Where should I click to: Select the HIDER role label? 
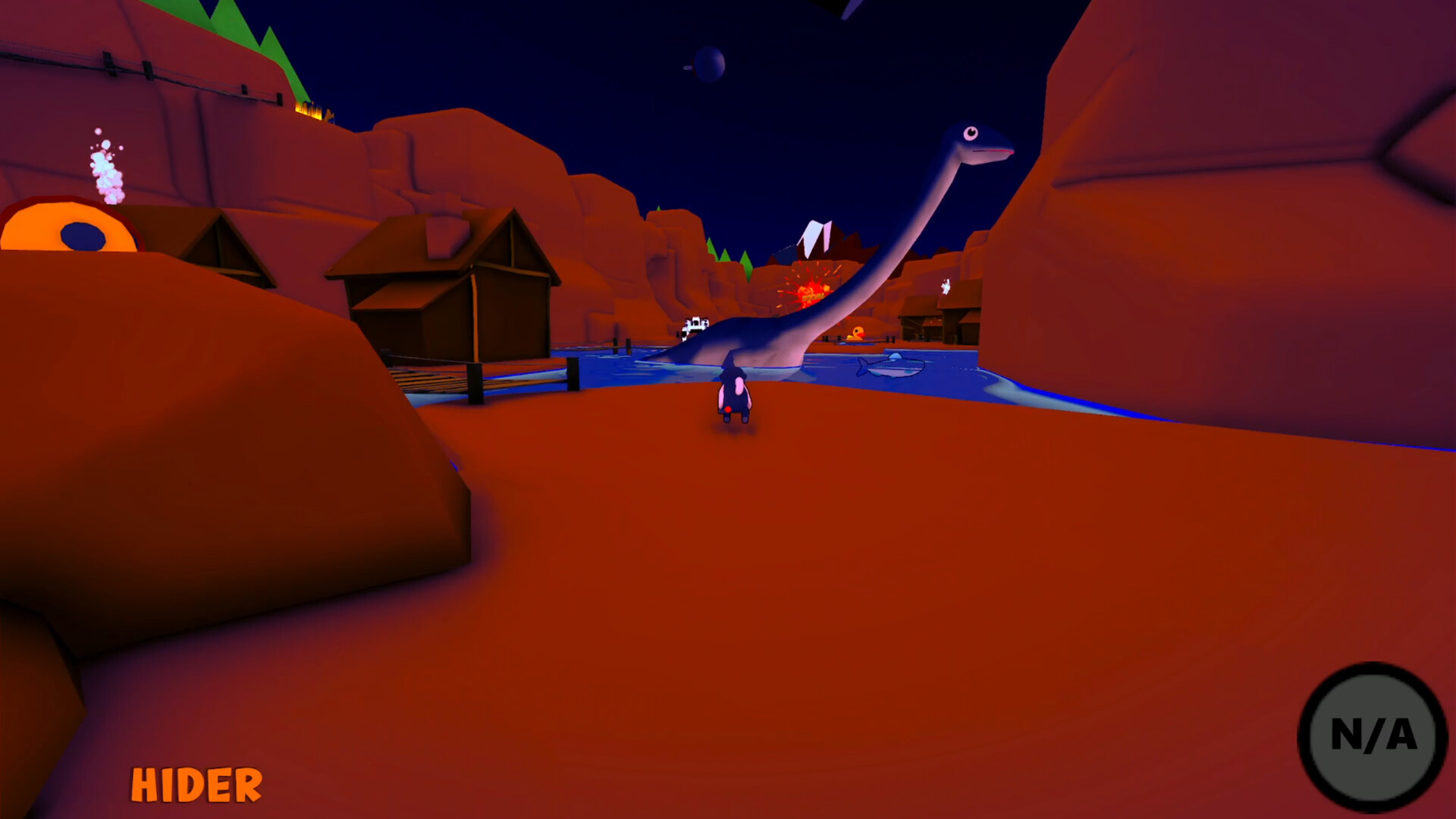[195, 783]
